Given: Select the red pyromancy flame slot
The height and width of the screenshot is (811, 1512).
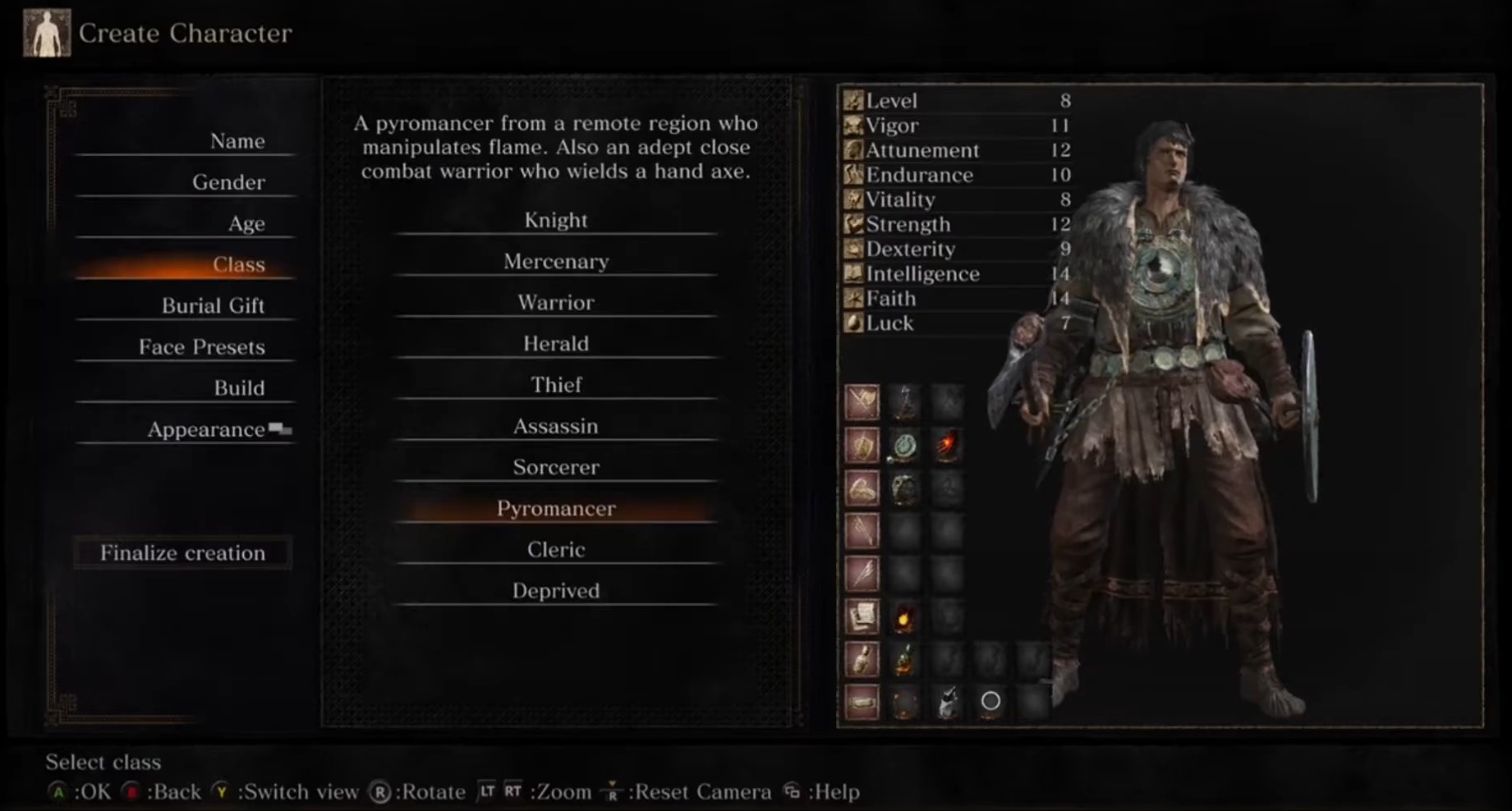Looking at the screenshot, I should pyautogui.click(x=947, y=446).
